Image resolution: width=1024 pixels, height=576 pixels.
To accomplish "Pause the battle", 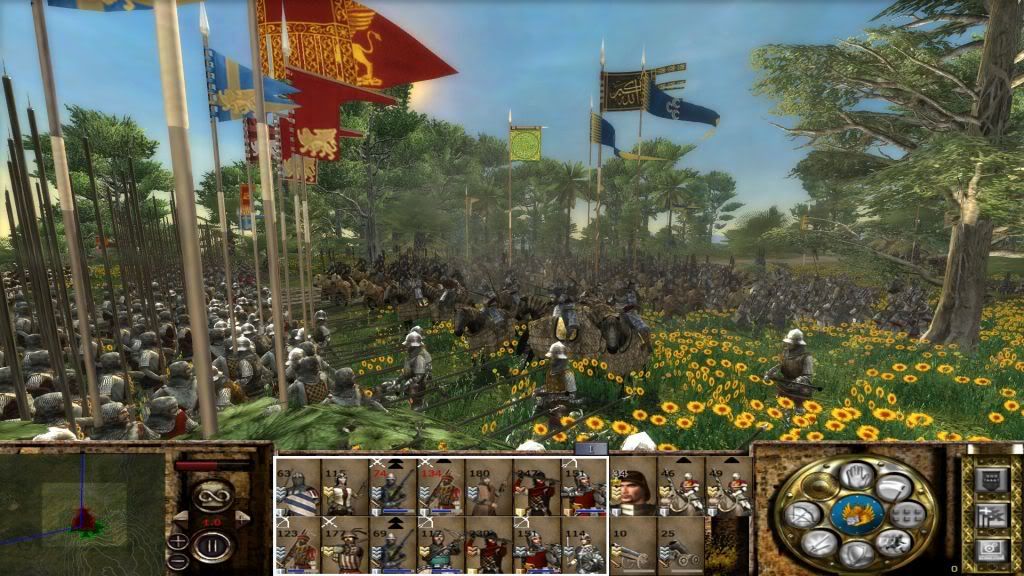I will coord(214,546).
